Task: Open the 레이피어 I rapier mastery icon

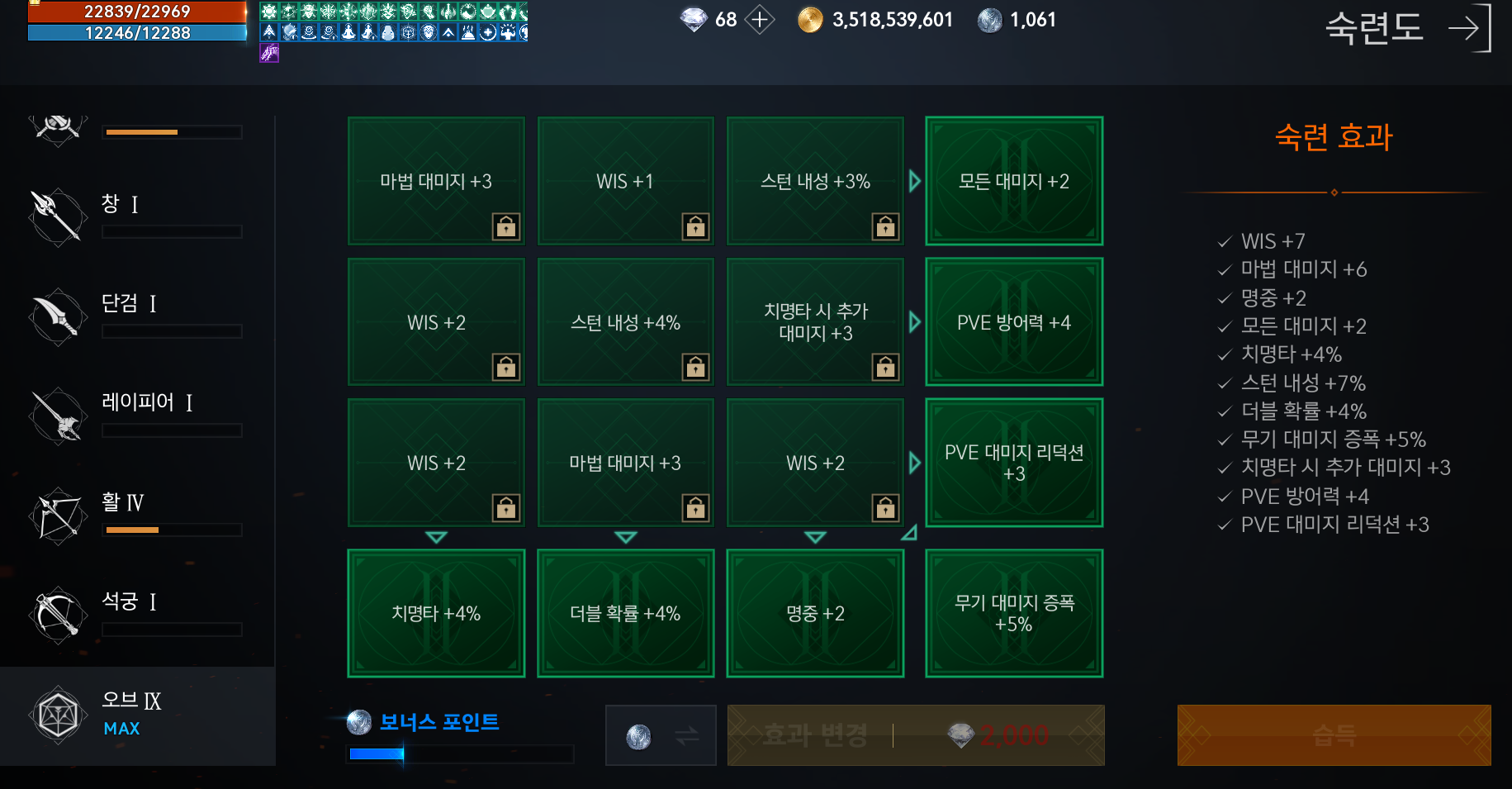Action: [x=56, y=416]
